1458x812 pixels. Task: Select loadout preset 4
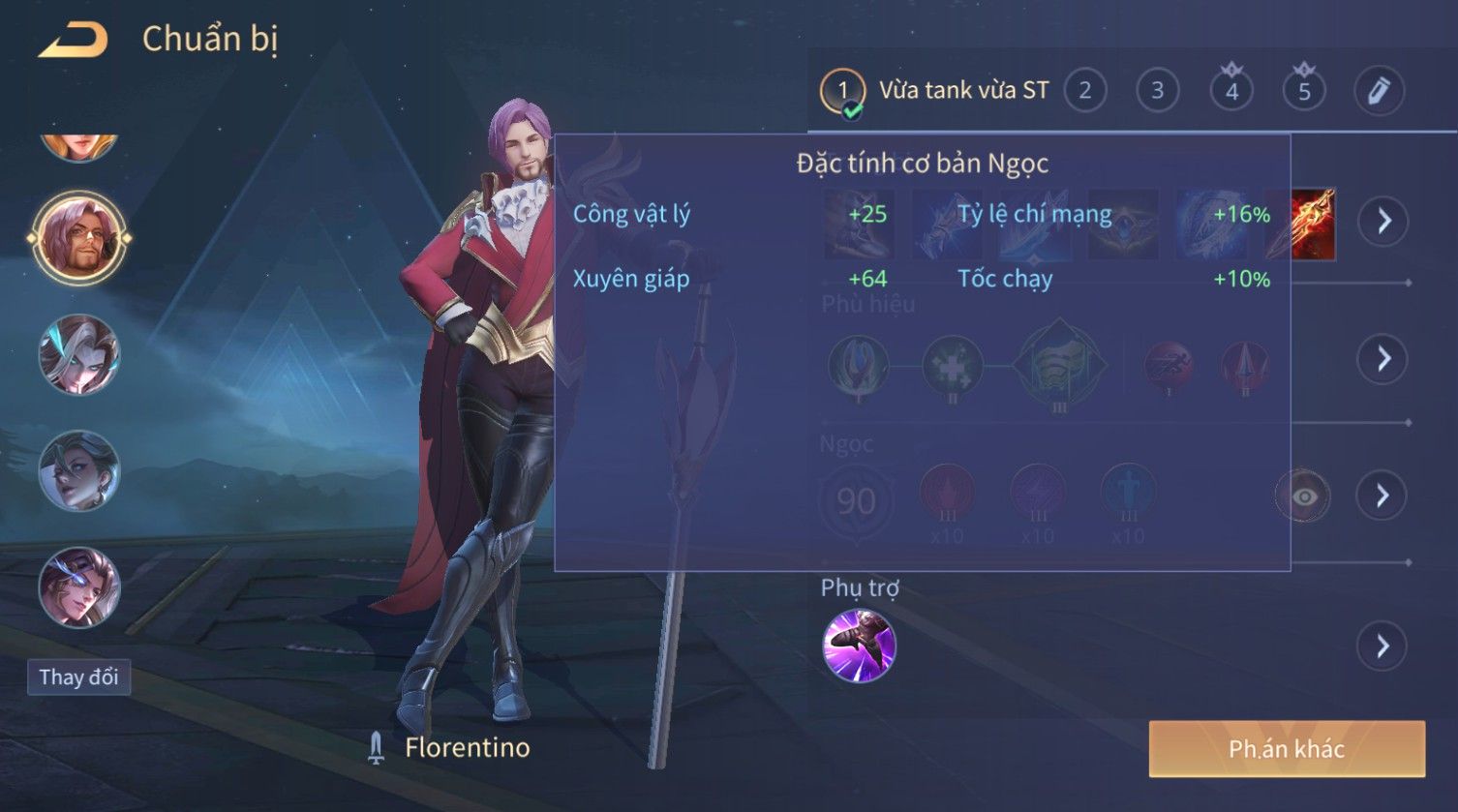click(x=1231, y=91)
